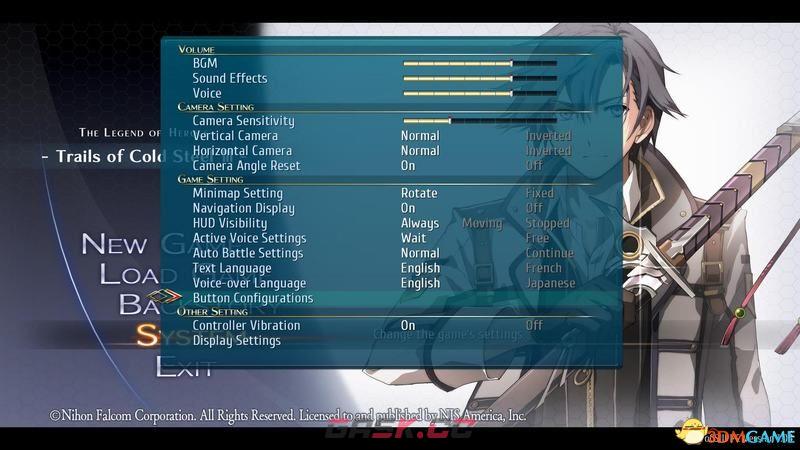Select Japanese for Voice-over Language
The height and width of the screenshot is (450, 800).
tap(550, 283)
